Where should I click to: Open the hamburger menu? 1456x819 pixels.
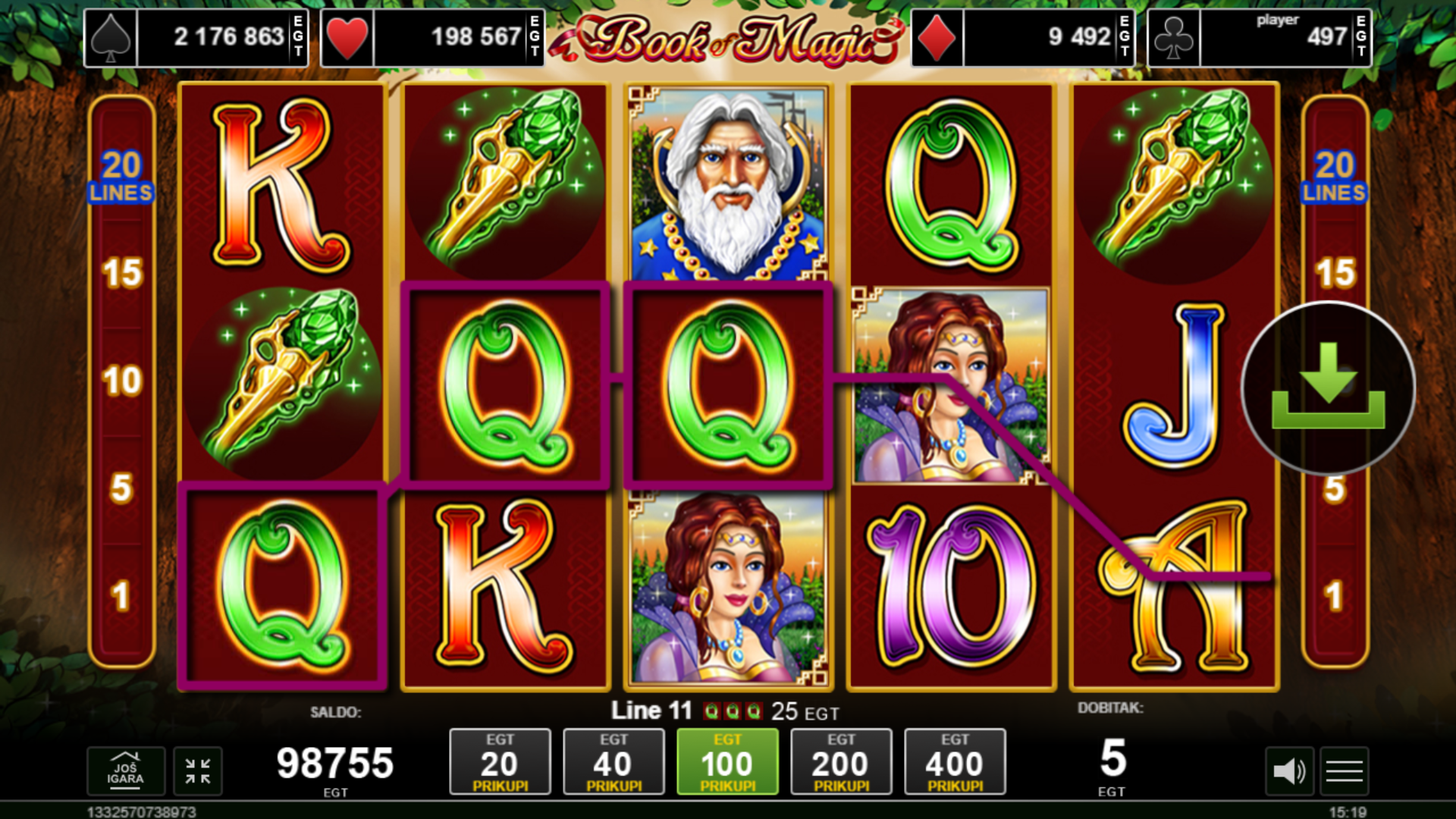(1345, 771)
